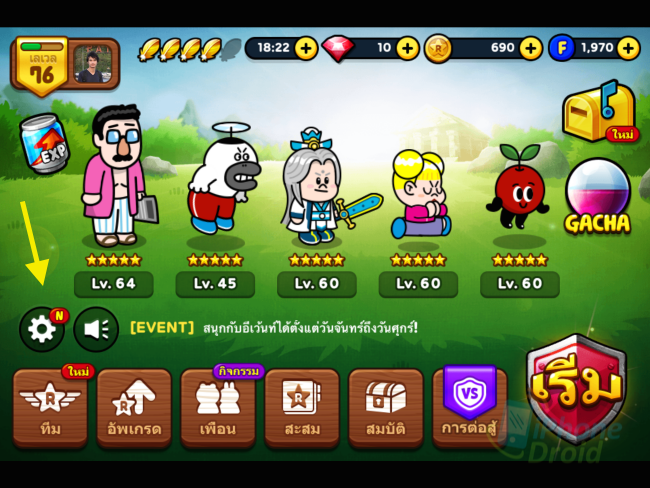Buy more rubies with the plus button
650x488 pixels.
point(407,48)
